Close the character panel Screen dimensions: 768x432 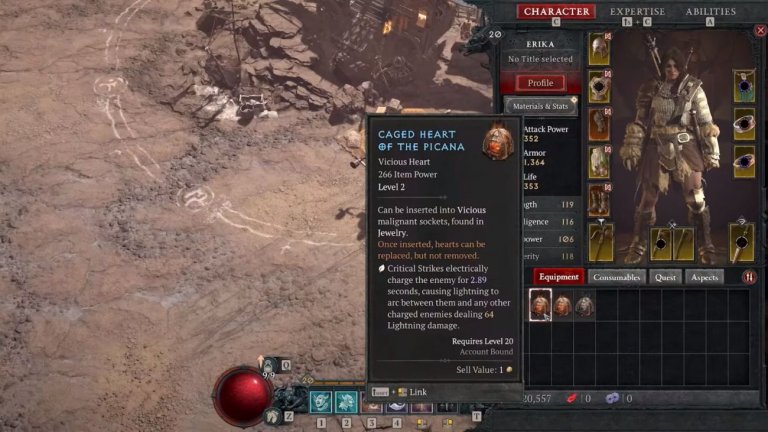point(759,31)
